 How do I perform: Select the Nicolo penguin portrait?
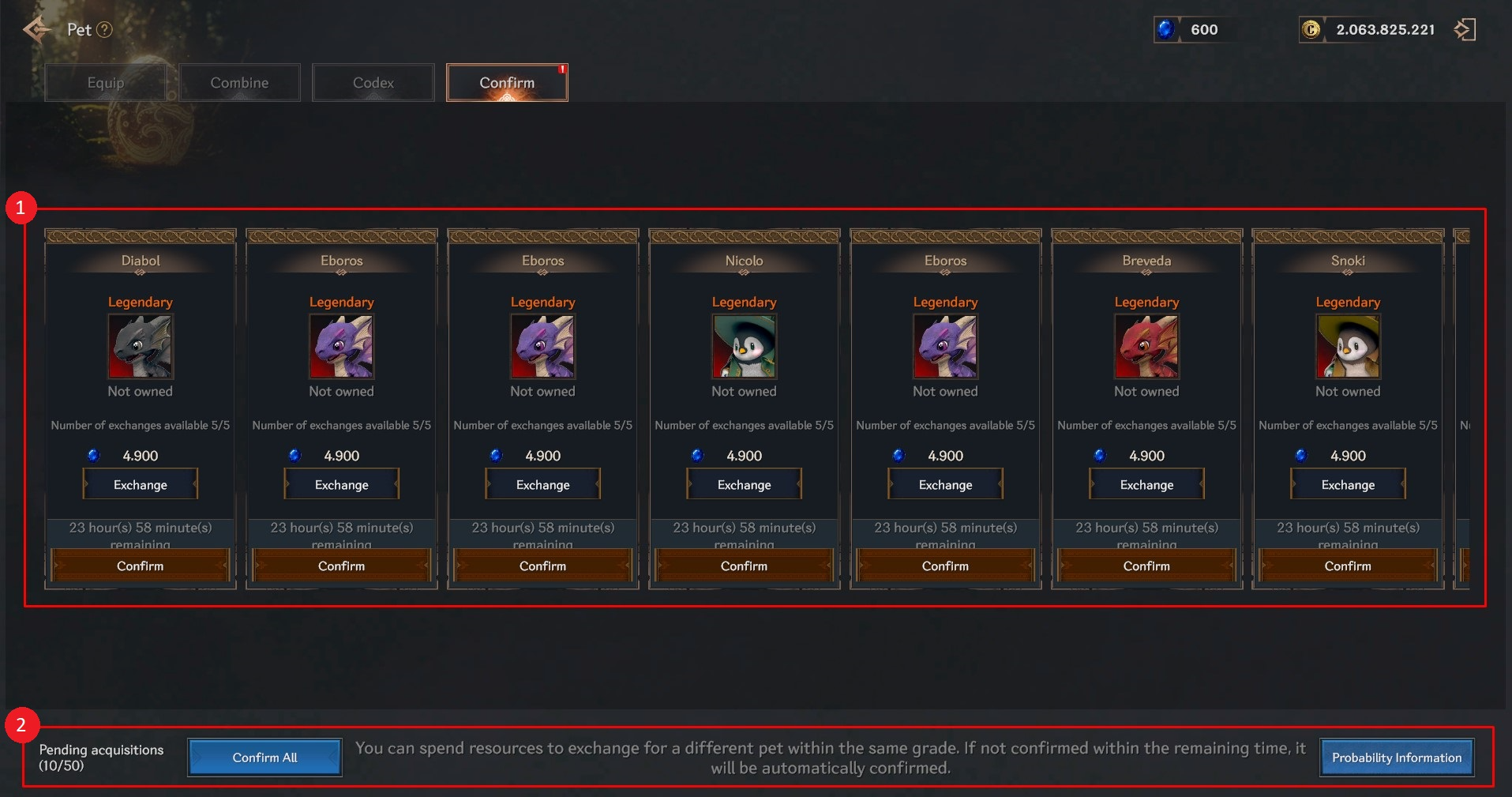[744, 347]
